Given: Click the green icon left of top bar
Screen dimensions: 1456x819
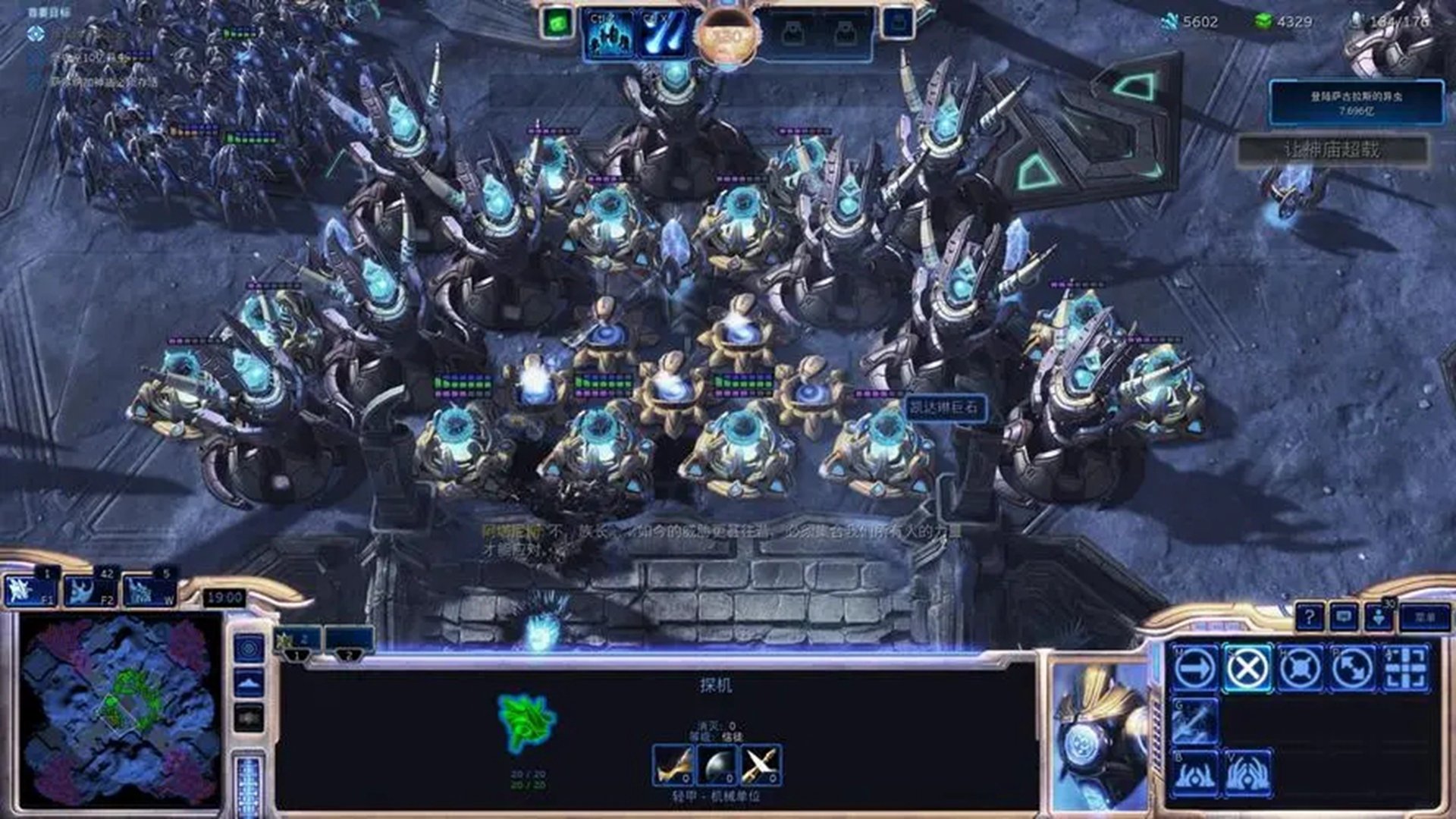Looking at the screenshot, I should tap(557, 23).
